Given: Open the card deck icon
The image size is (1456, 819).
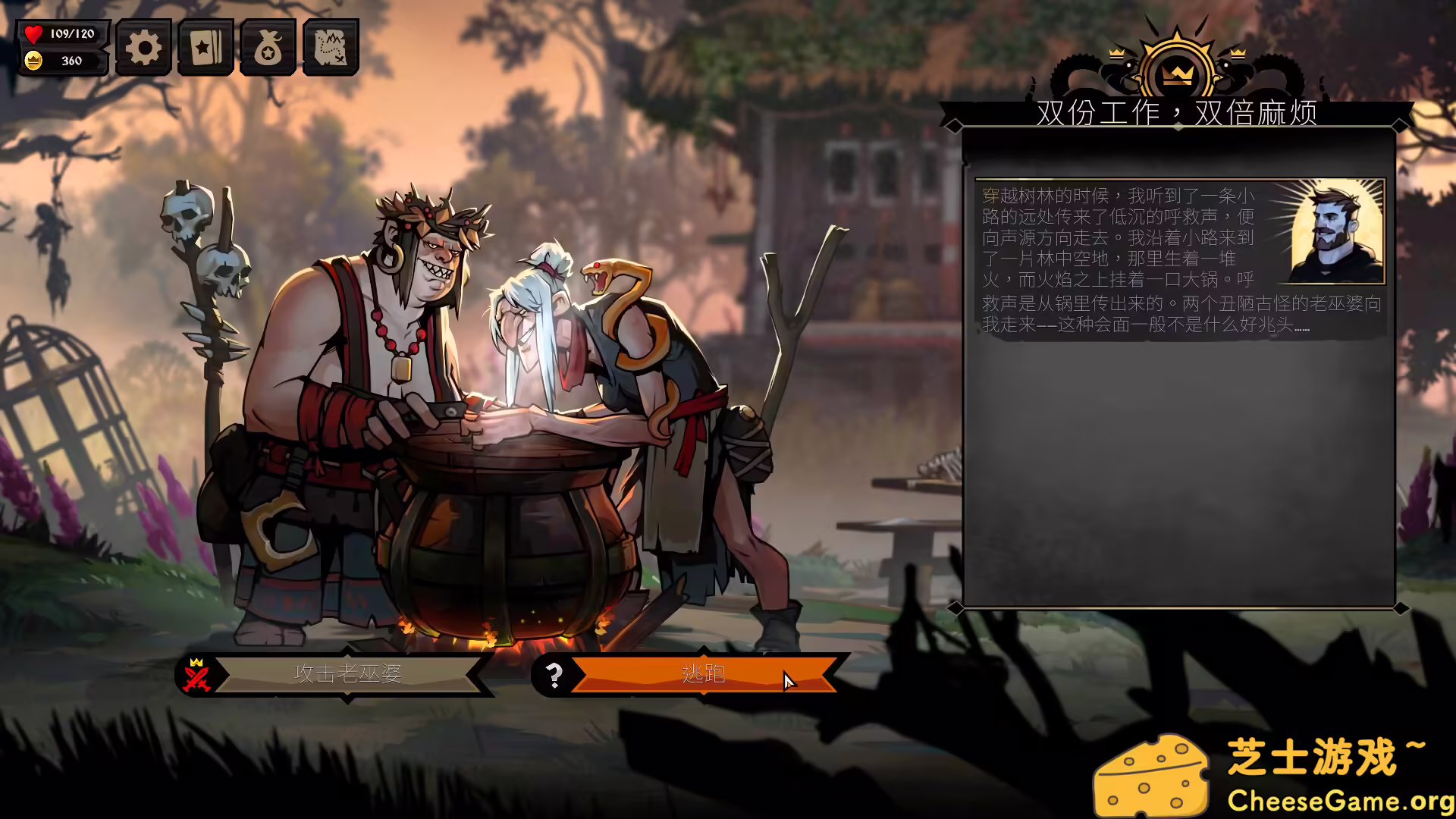Looking at the screenshot, I should coord(206,47).
